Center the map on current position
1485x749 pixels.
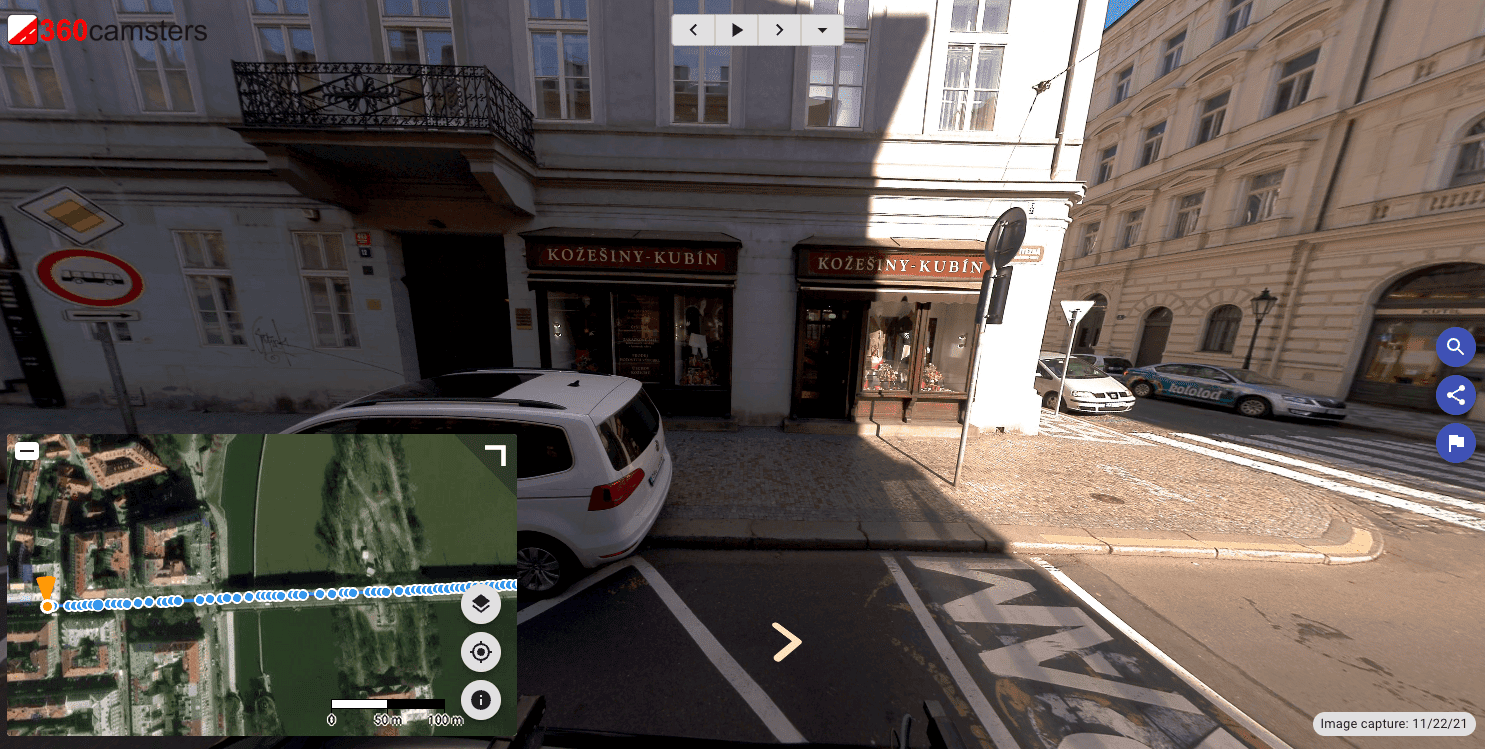481,652
